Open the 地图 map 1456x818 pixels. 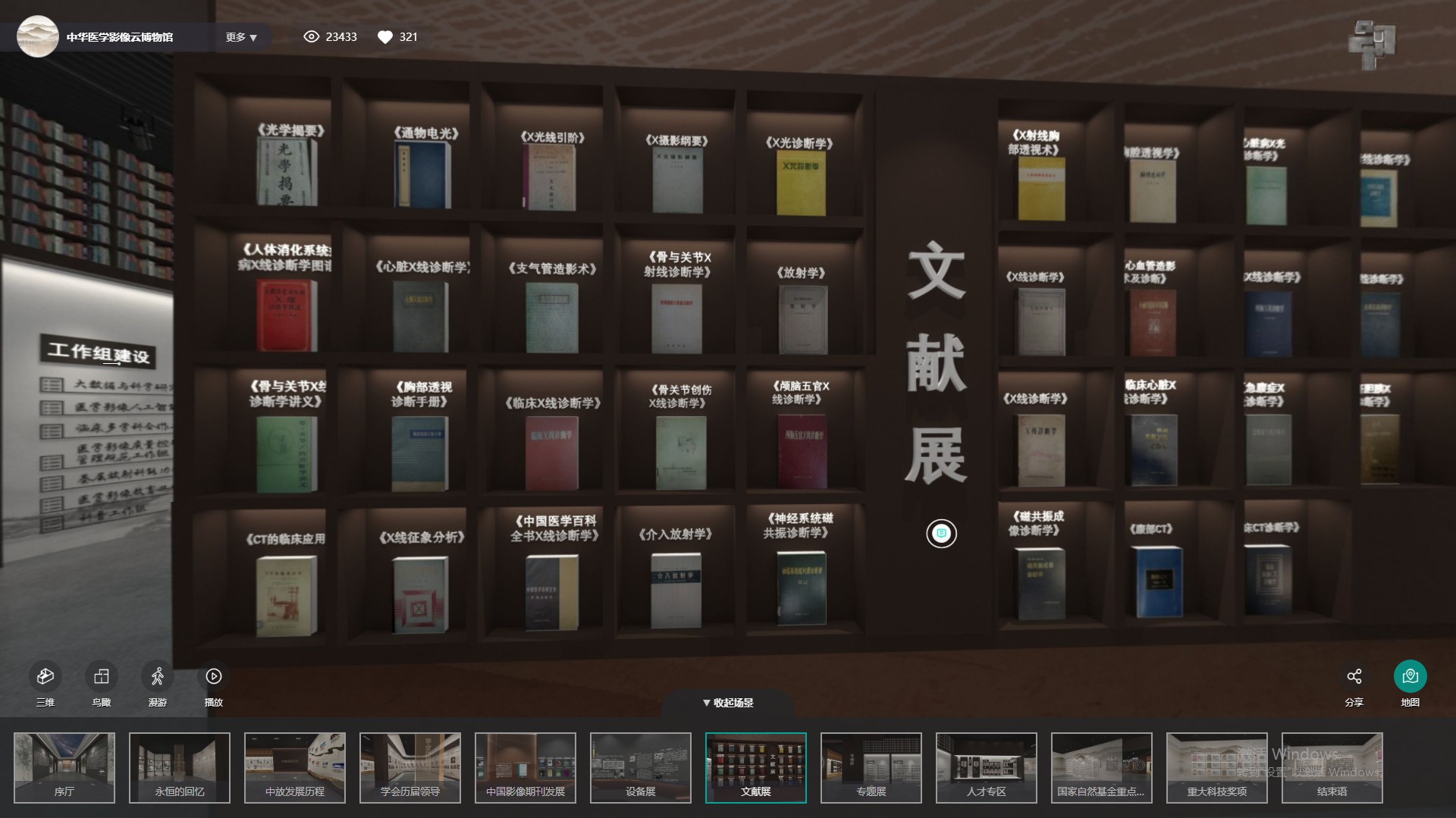click(1410, 676)
